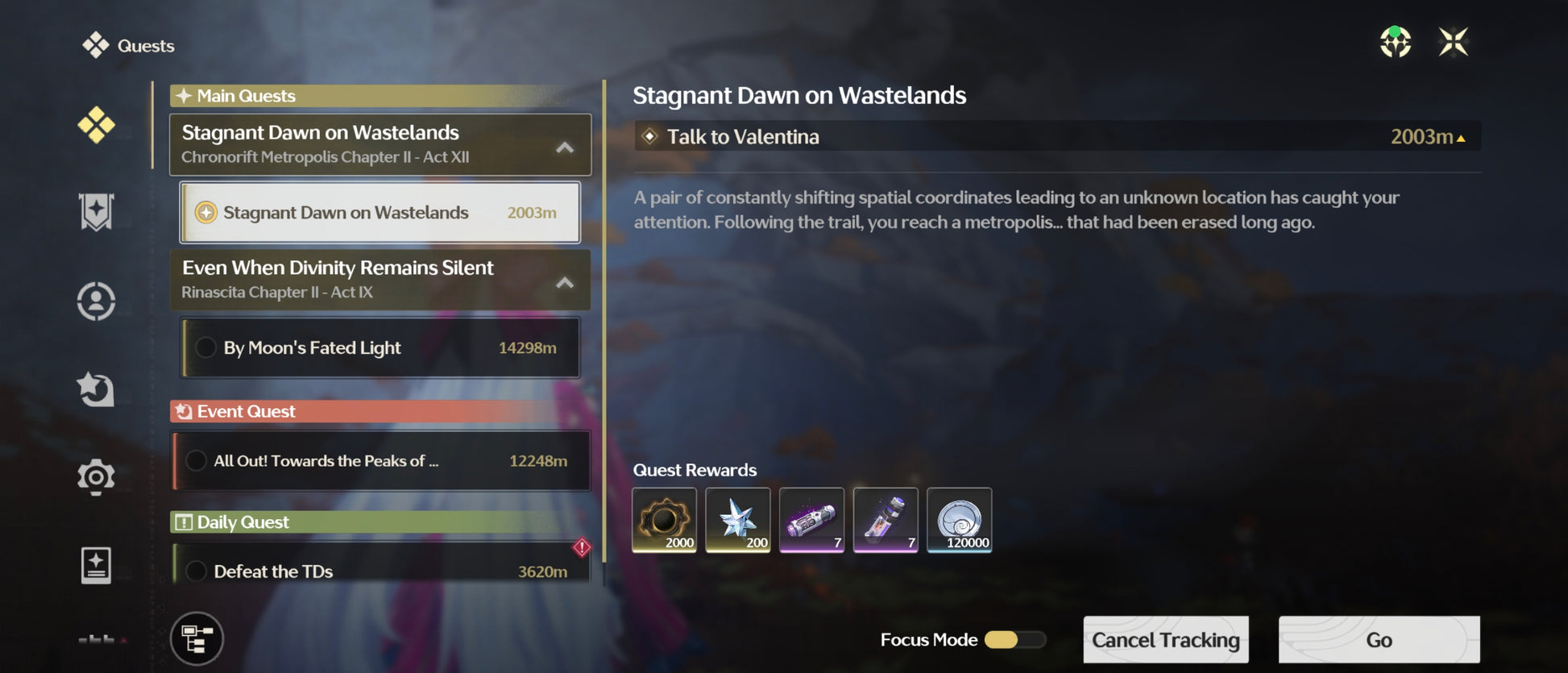This screenshot has height=673, width=1568.
Task: Switch to the gear-shaped quest tab
Action: click(x=96, y=476)
